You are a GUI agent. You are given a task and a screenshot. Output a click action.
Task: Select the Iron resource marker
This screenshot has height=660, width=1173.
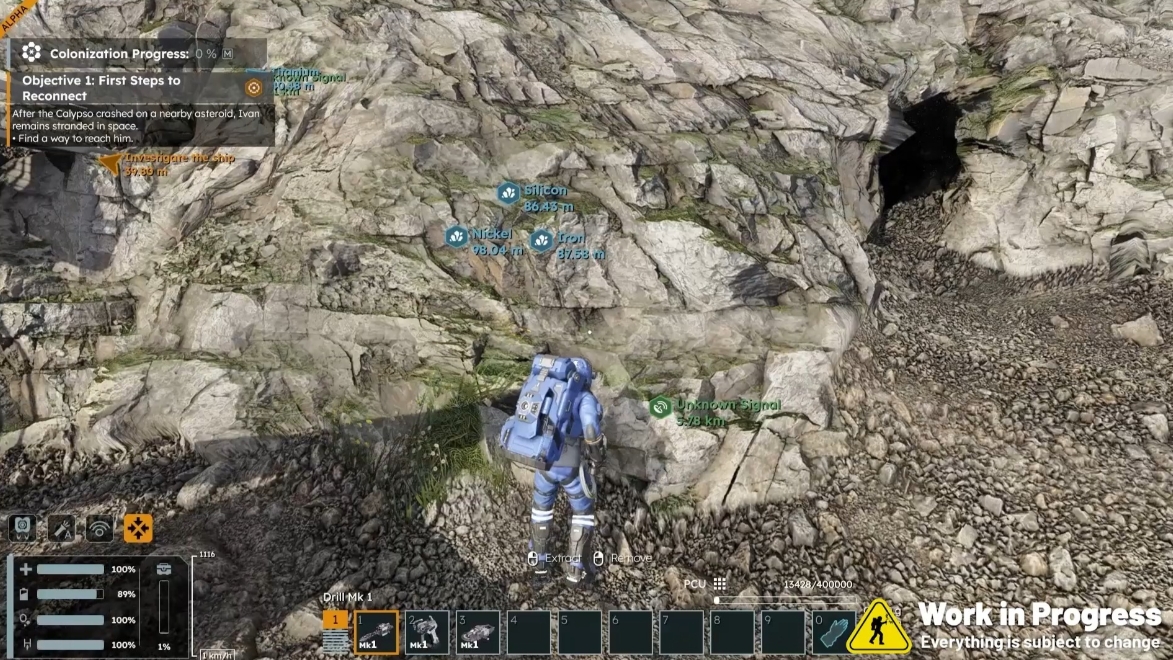[x=541, y=240]
